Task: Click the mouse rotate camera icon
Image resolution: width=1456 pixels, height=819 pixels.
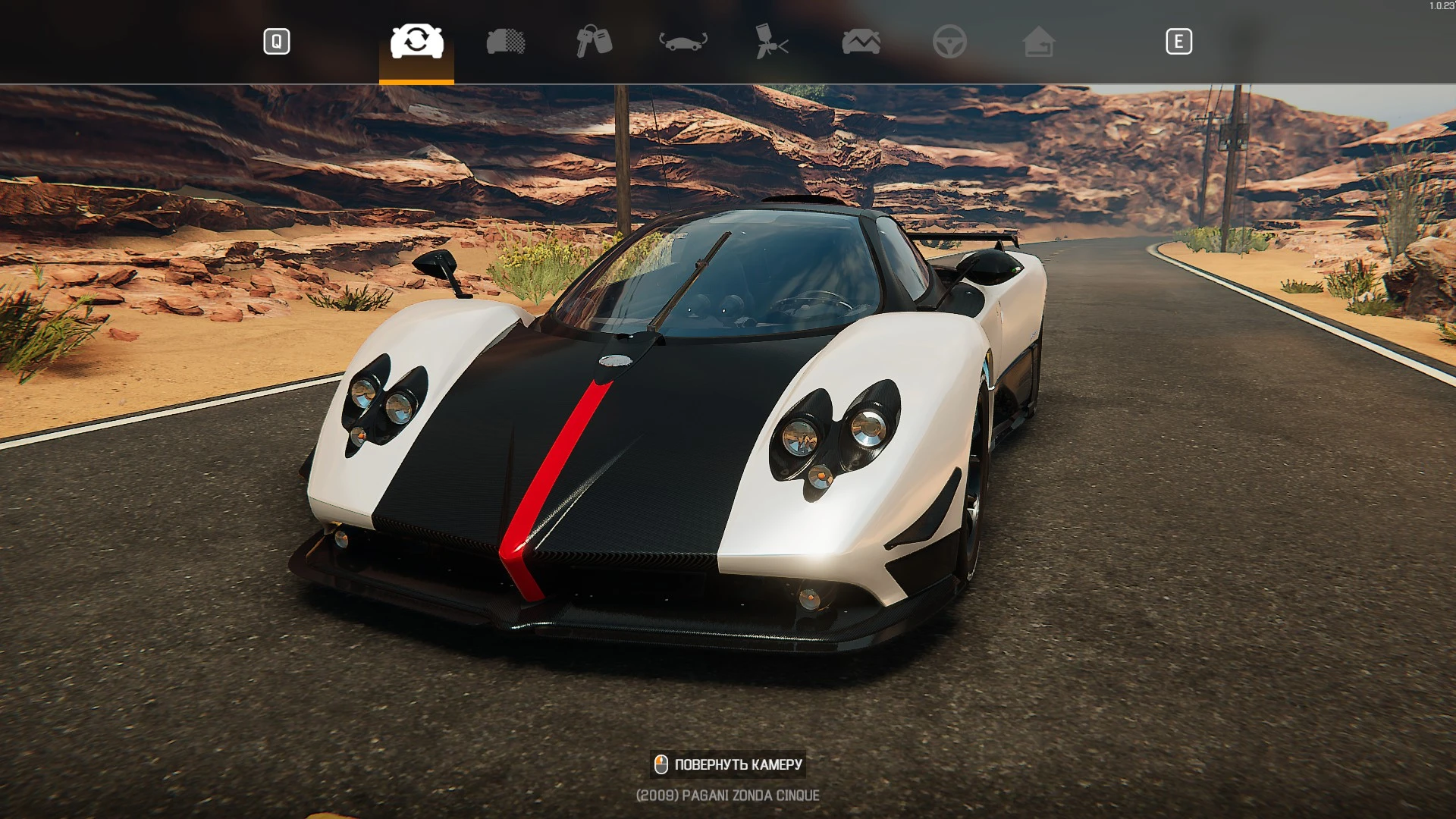Action: (x=661, y=764)
